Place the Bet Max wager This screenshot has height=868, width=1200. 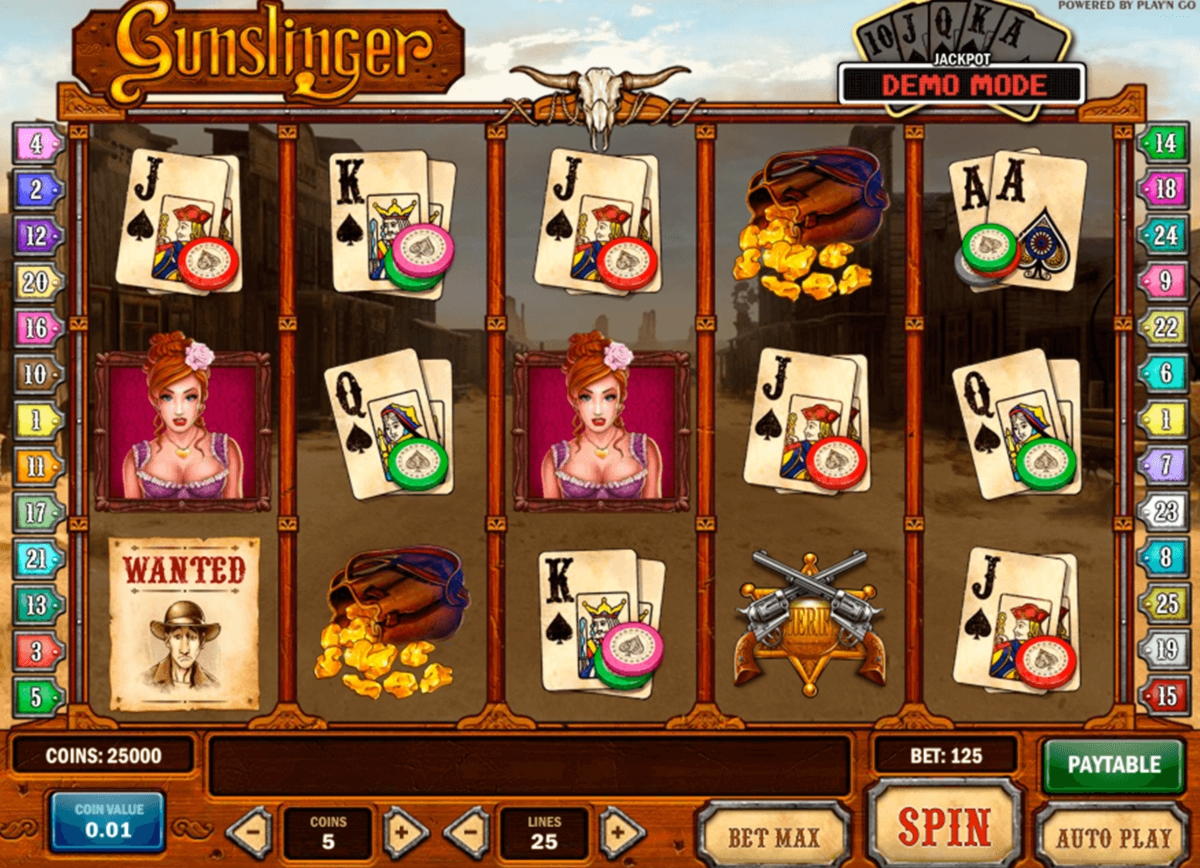point(773,835)
